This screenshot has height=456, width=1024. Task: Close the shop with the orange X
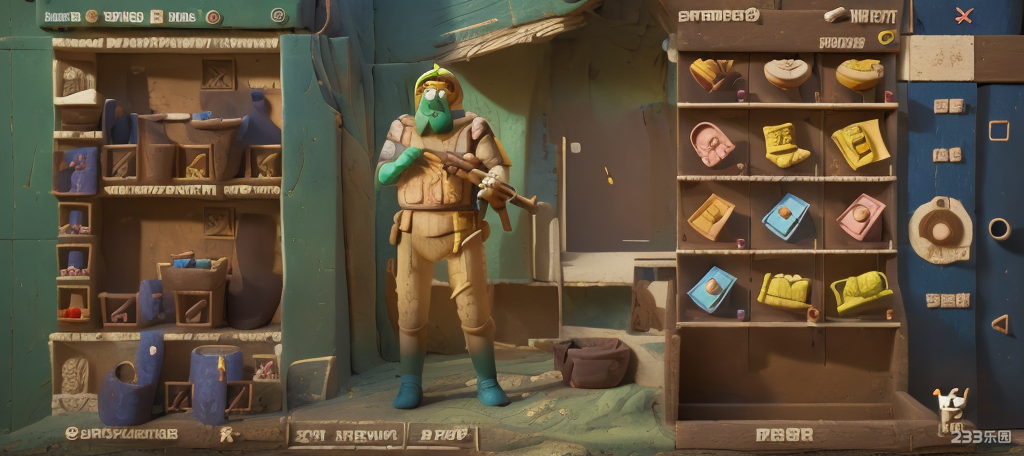tap(964, 15)
